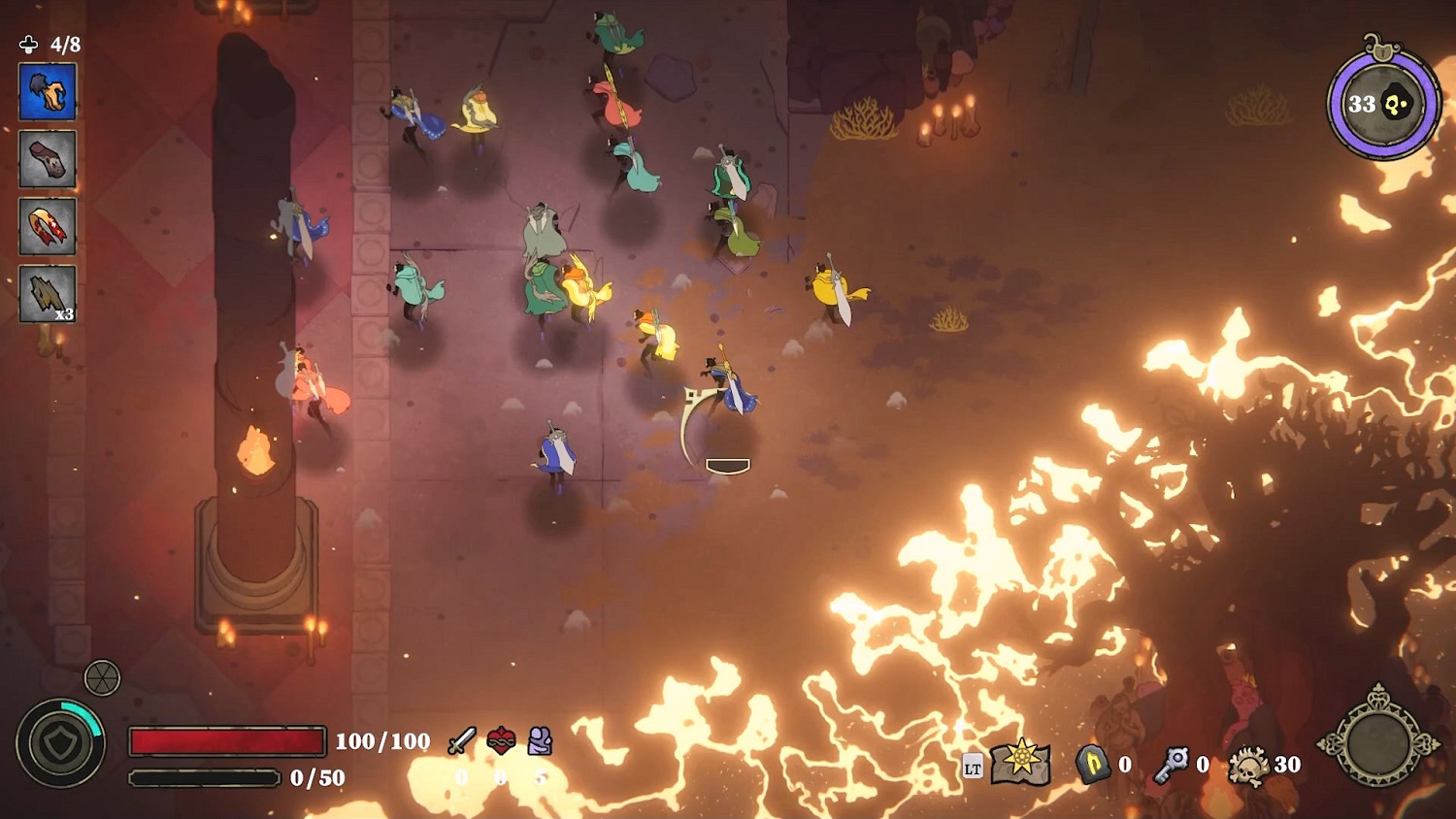Click the purple ringed soul counter medallion

1382,104
